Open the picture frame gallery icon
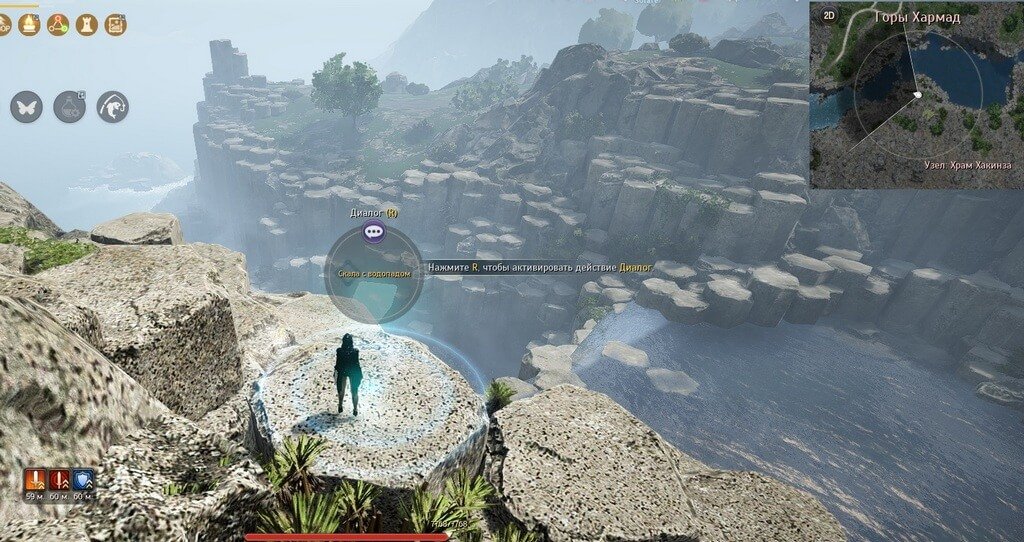Image resolution: width=1024 pixels, height=542 pixels. [x=115, y=24]
